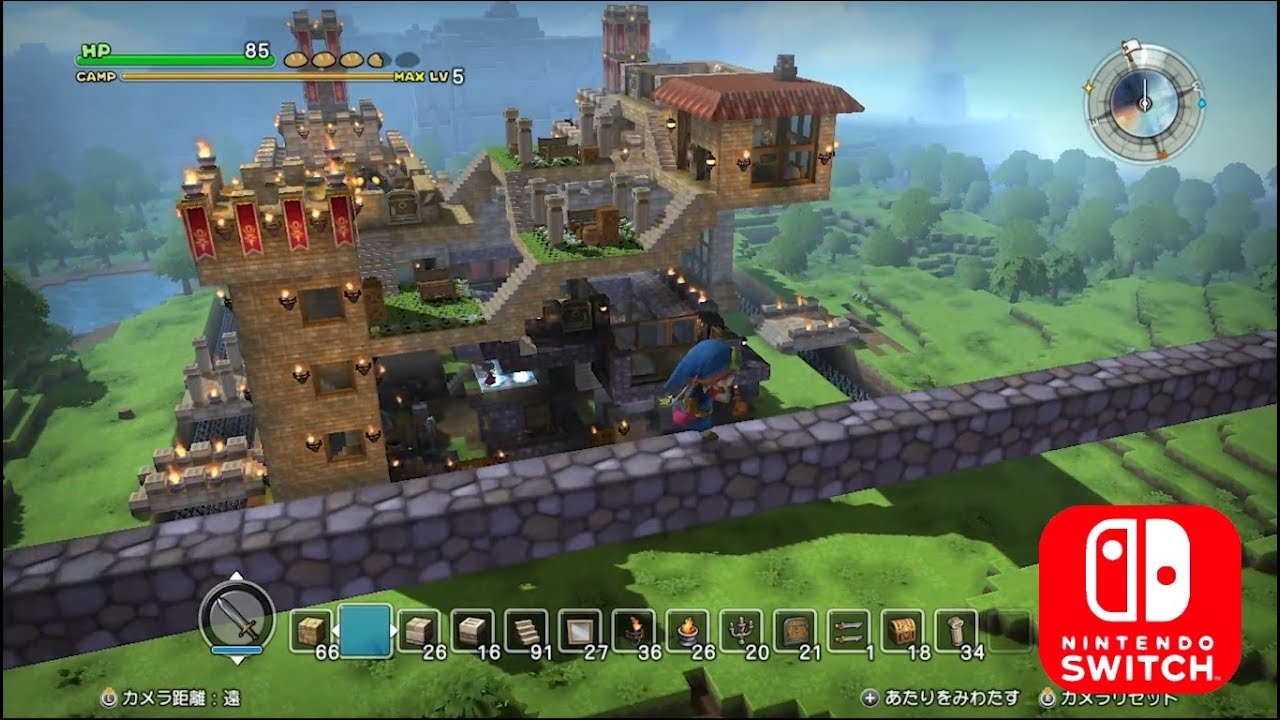This screenshot has width=1280, height=720.
Task: Choose the highlighted blue block slot
Action: (x=365, y=630)
